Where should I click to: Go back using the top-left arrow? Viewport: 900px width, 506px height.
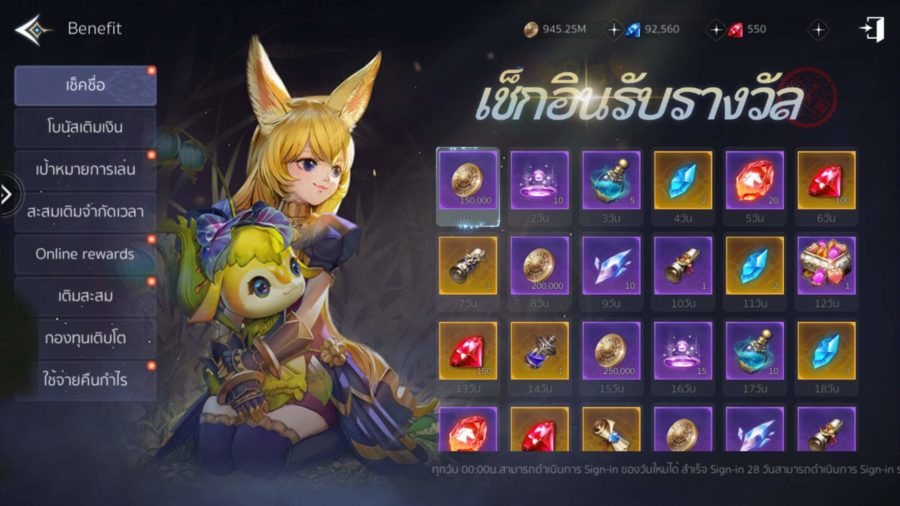point(32,29)
